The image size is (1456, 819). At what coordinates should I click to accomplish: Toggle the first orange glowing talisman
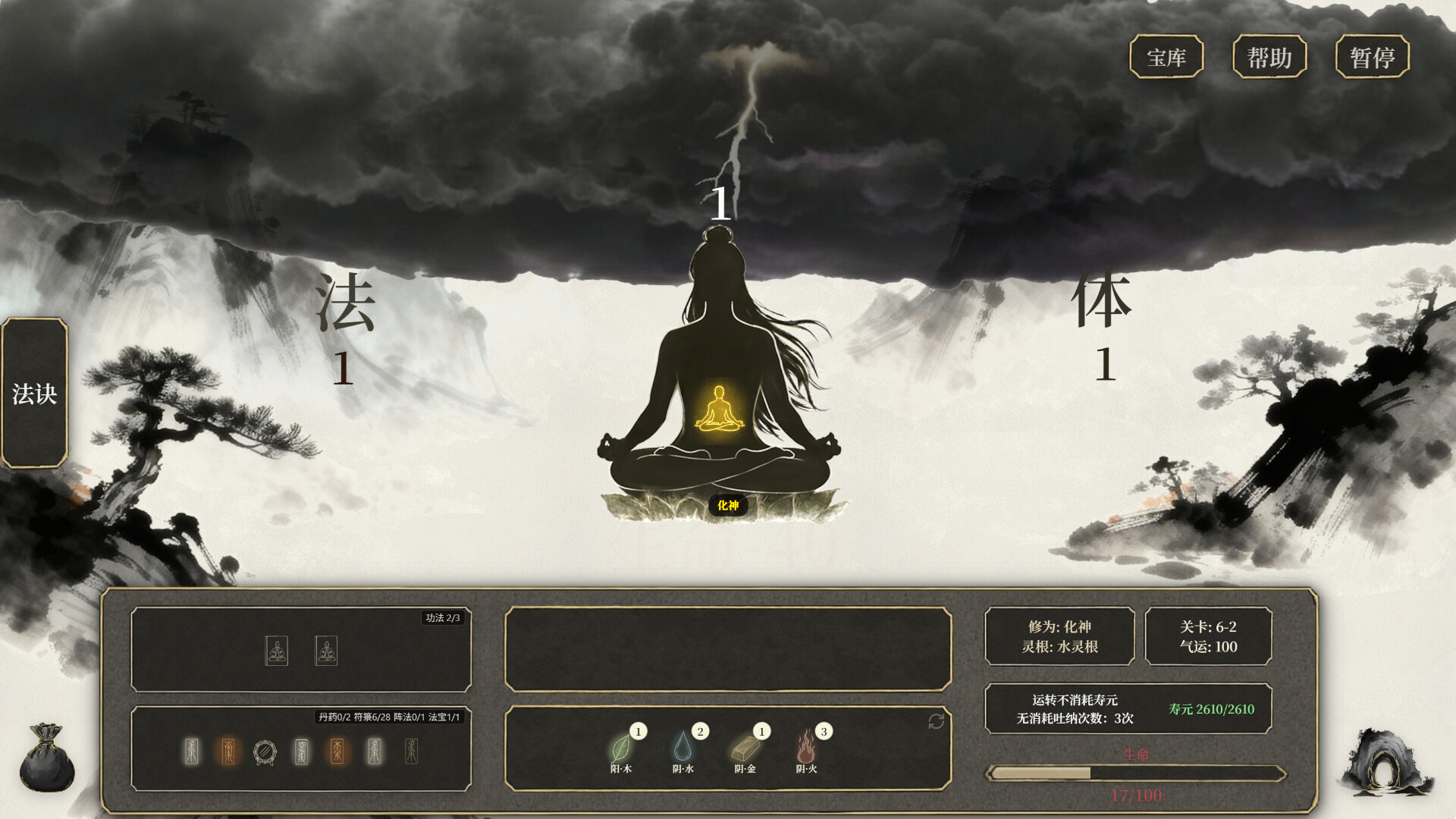228,751
